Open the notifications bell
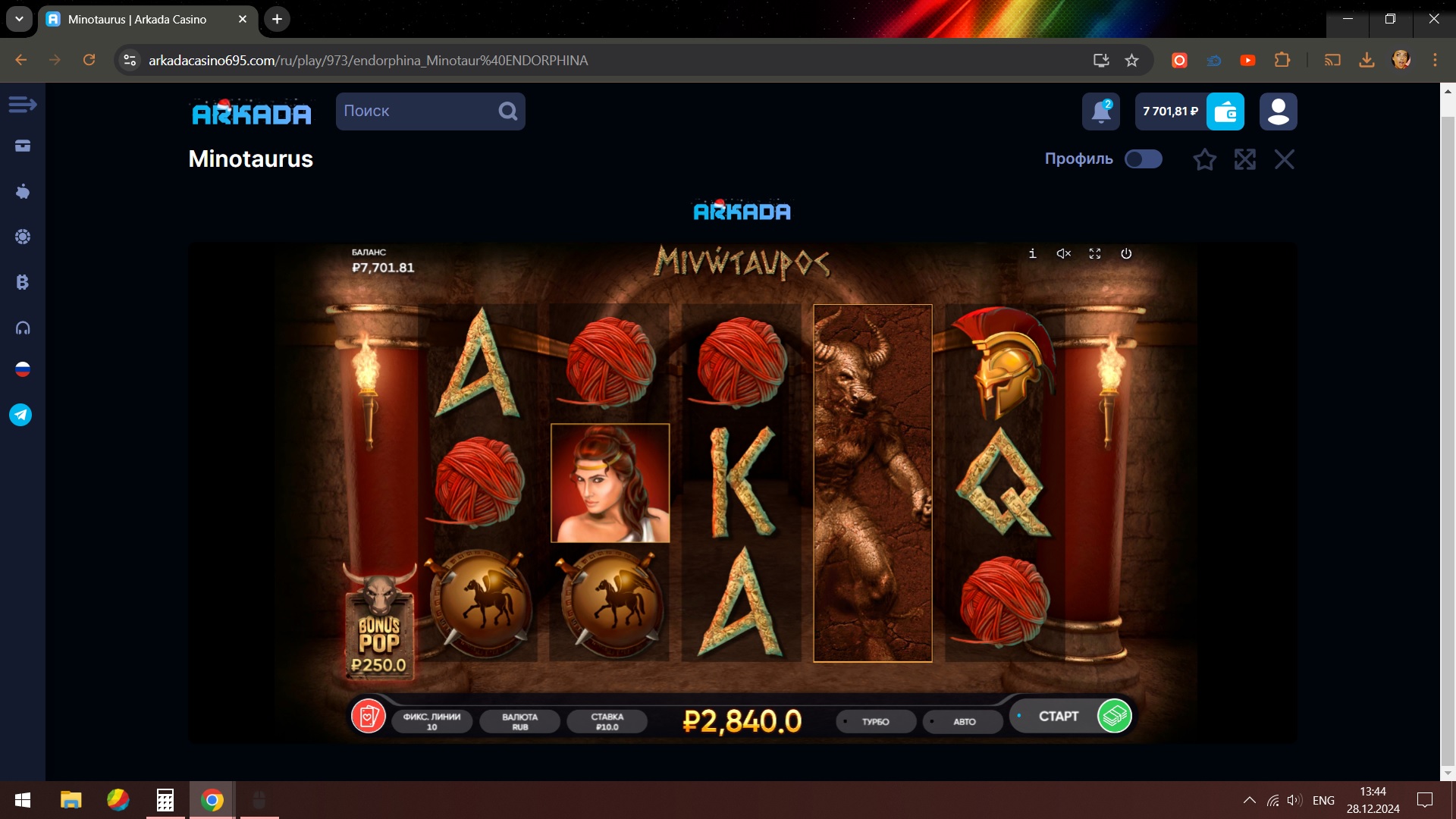 (x=1100, y=111)
